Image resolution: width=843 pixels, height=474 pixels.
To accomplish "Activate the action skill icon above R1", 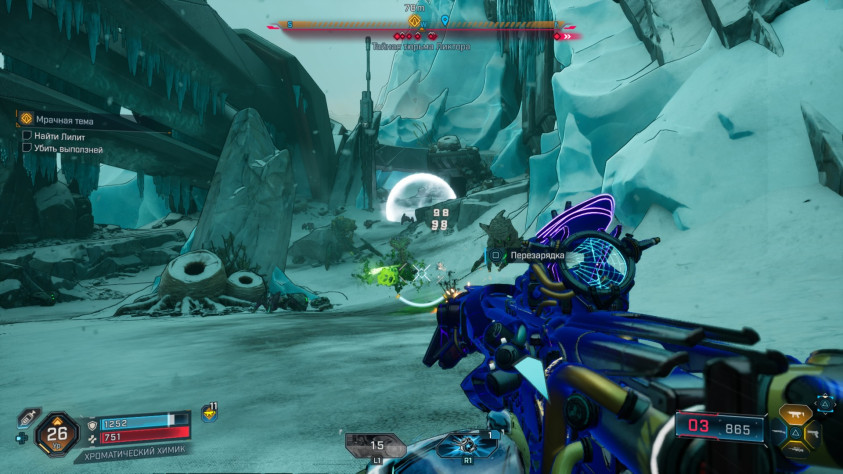I will tap(467, 445).
